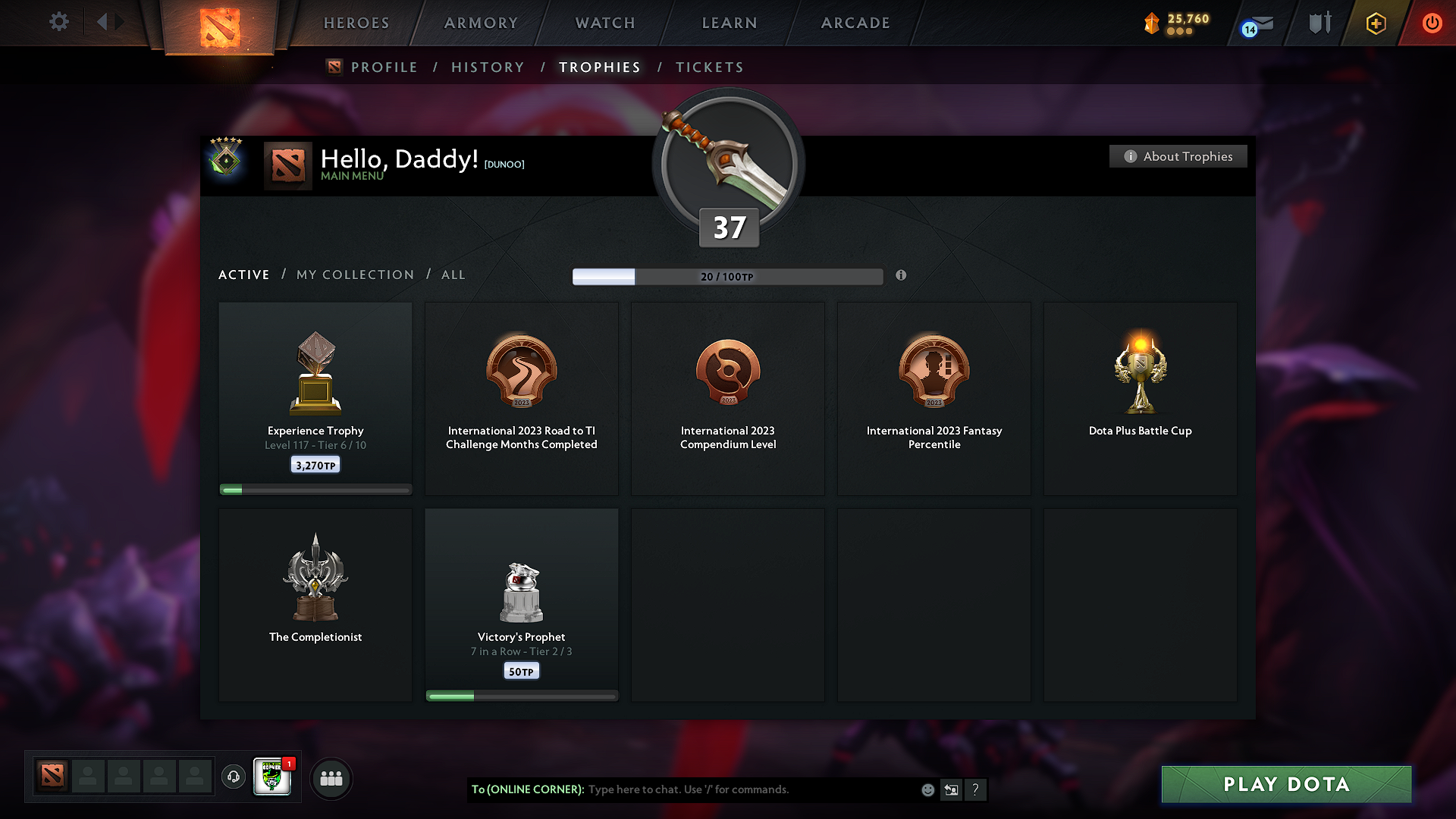The height and width of the screenshot is (819, 1456).
Task: Switch to the MY COLLECTION tab
Action: click(354, 275)
